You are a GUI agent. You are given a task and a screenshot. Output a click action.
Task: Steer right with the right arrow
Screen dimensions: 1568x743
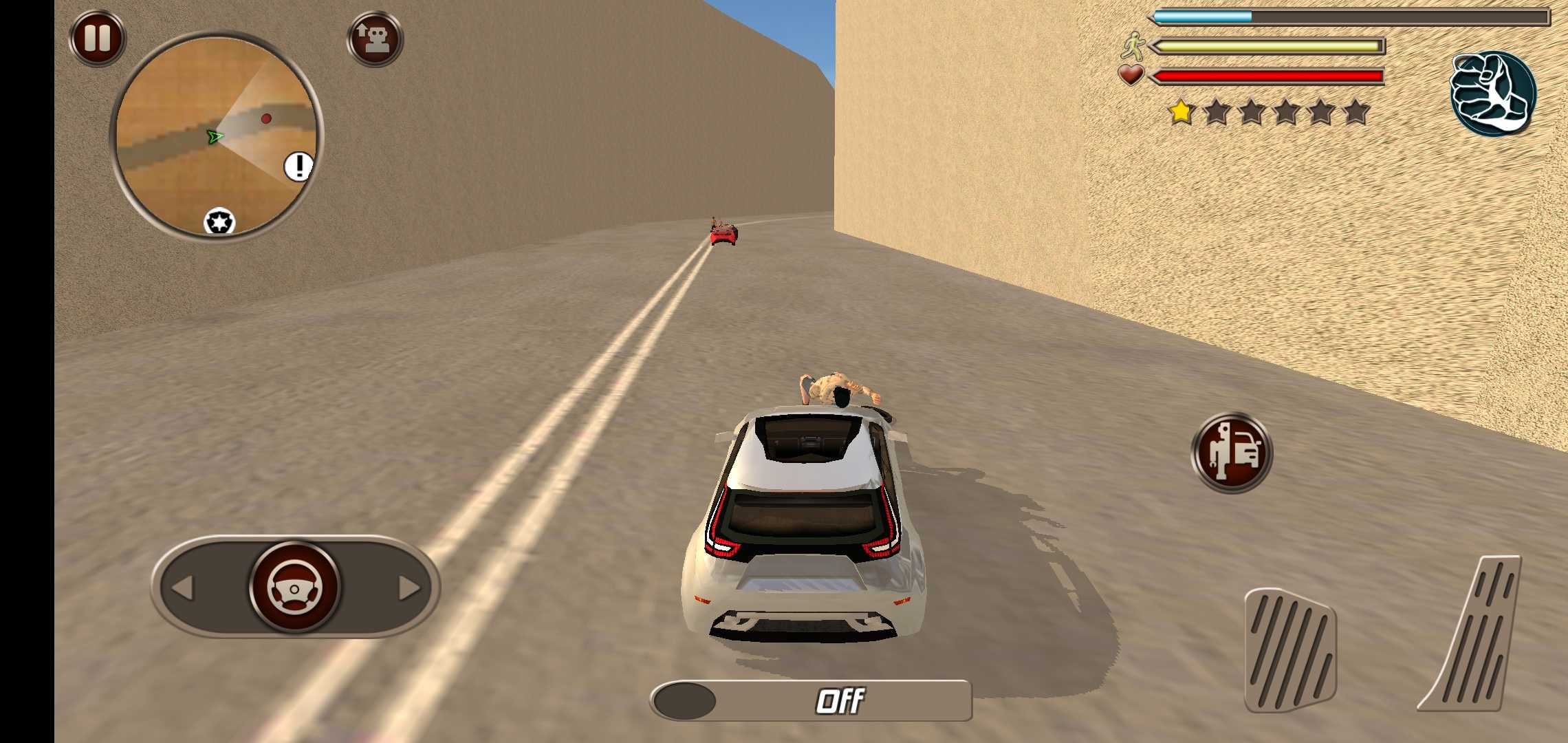(x=409, y=588)
